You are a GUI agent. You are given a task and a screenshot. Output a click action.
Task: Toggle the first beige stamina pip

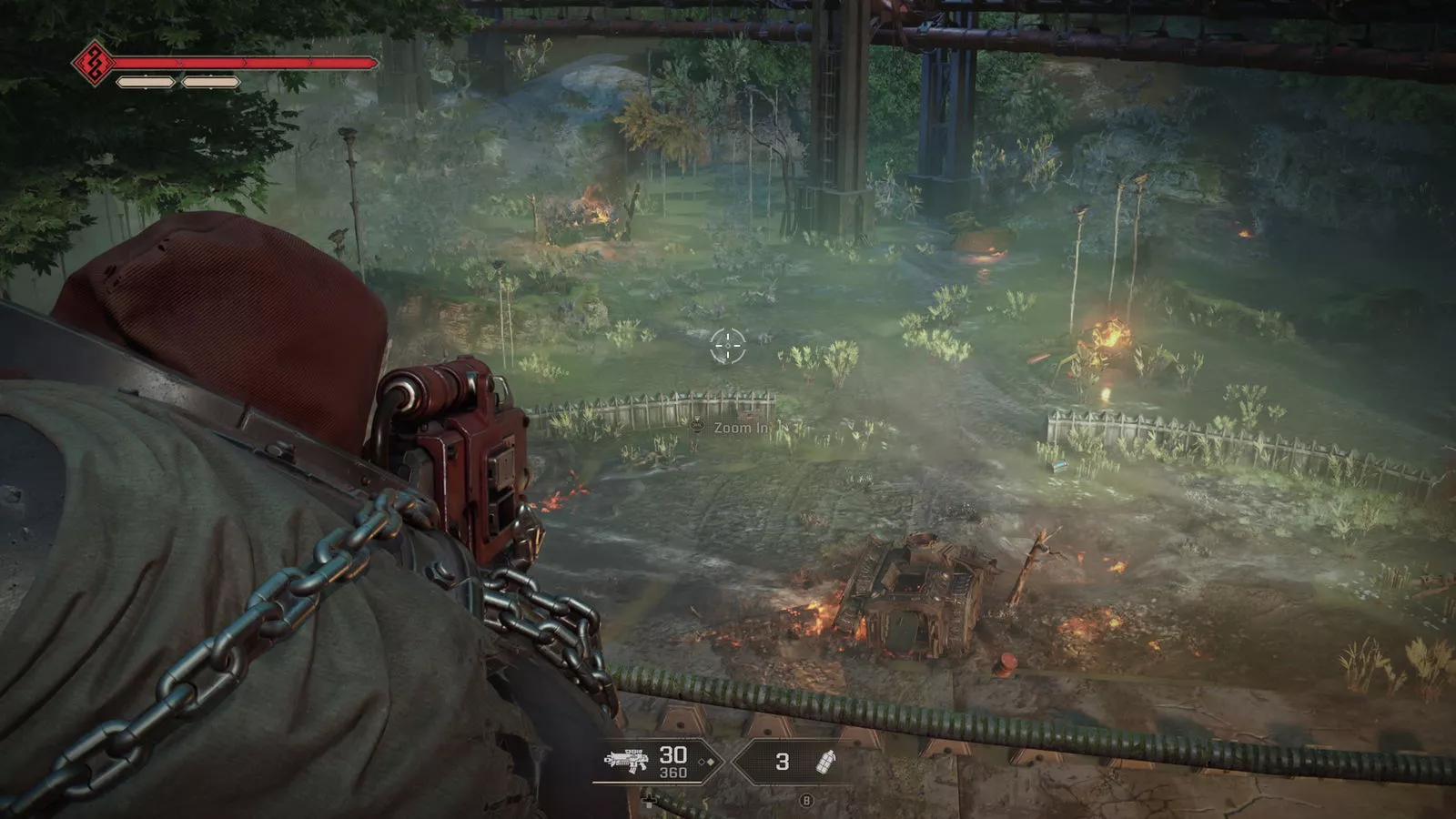(145, 82)
